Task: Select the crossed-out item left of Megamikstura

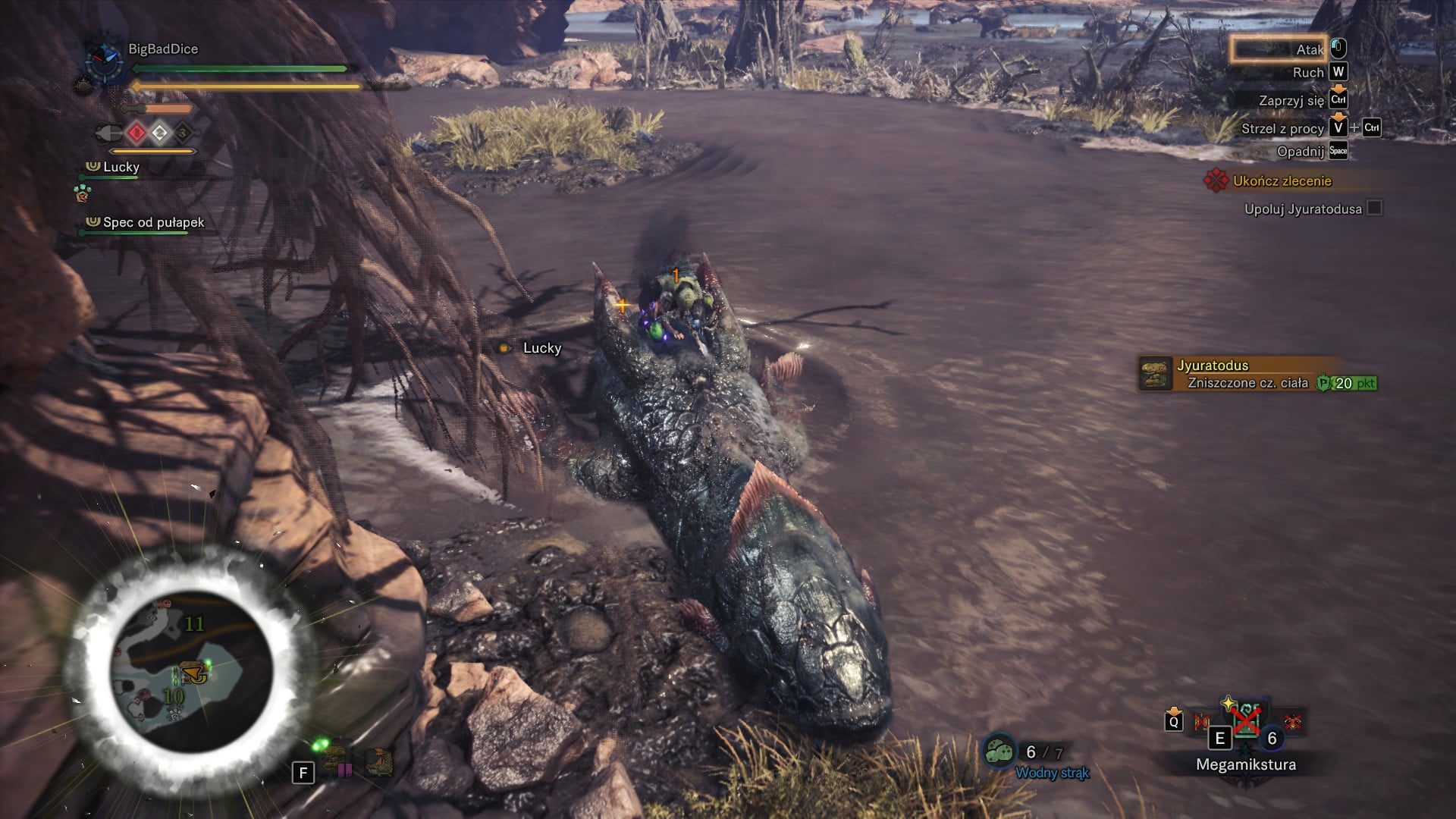Action: (1202, 720)
